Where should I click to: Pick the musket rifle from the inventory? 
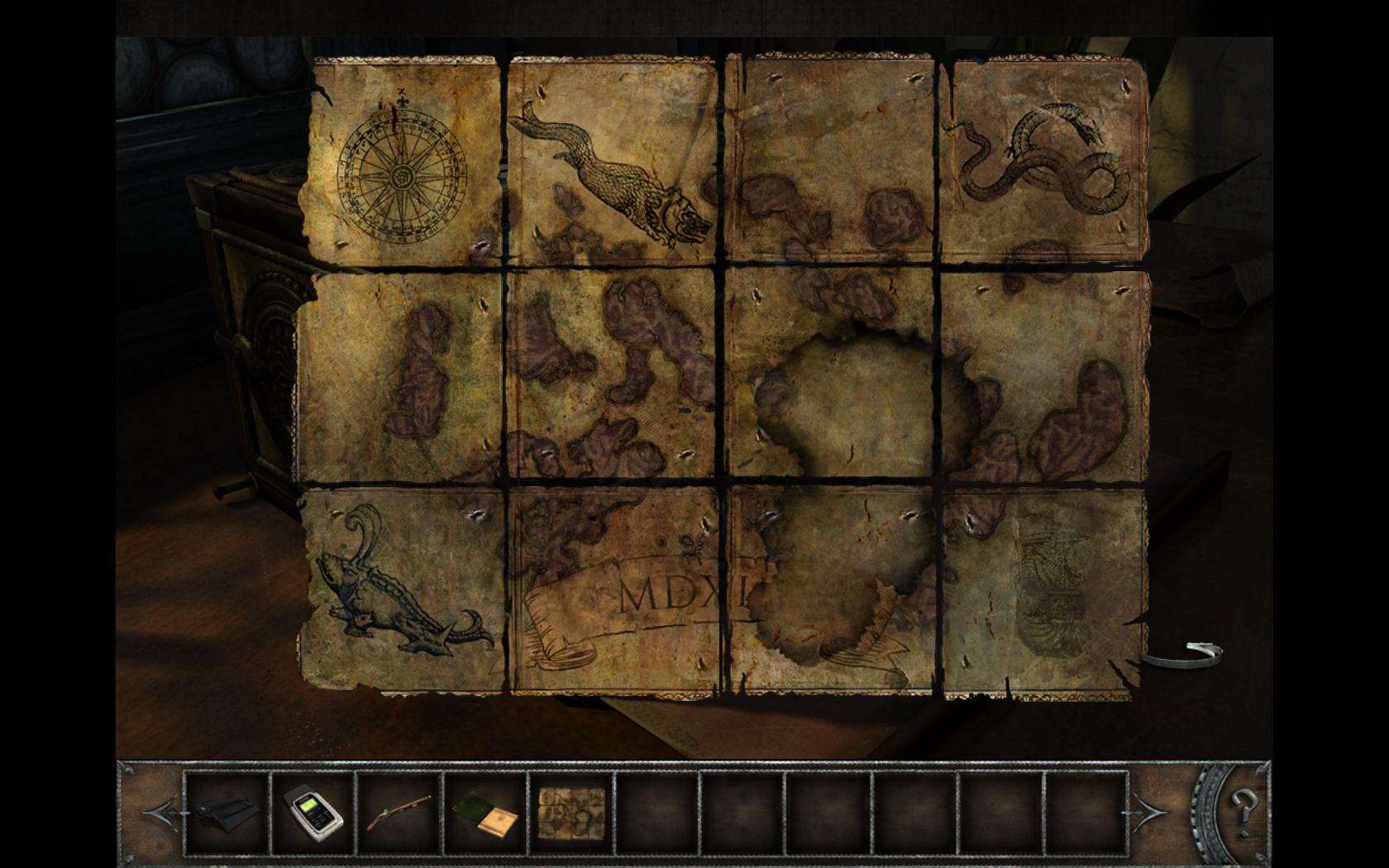tap(400, 812)
